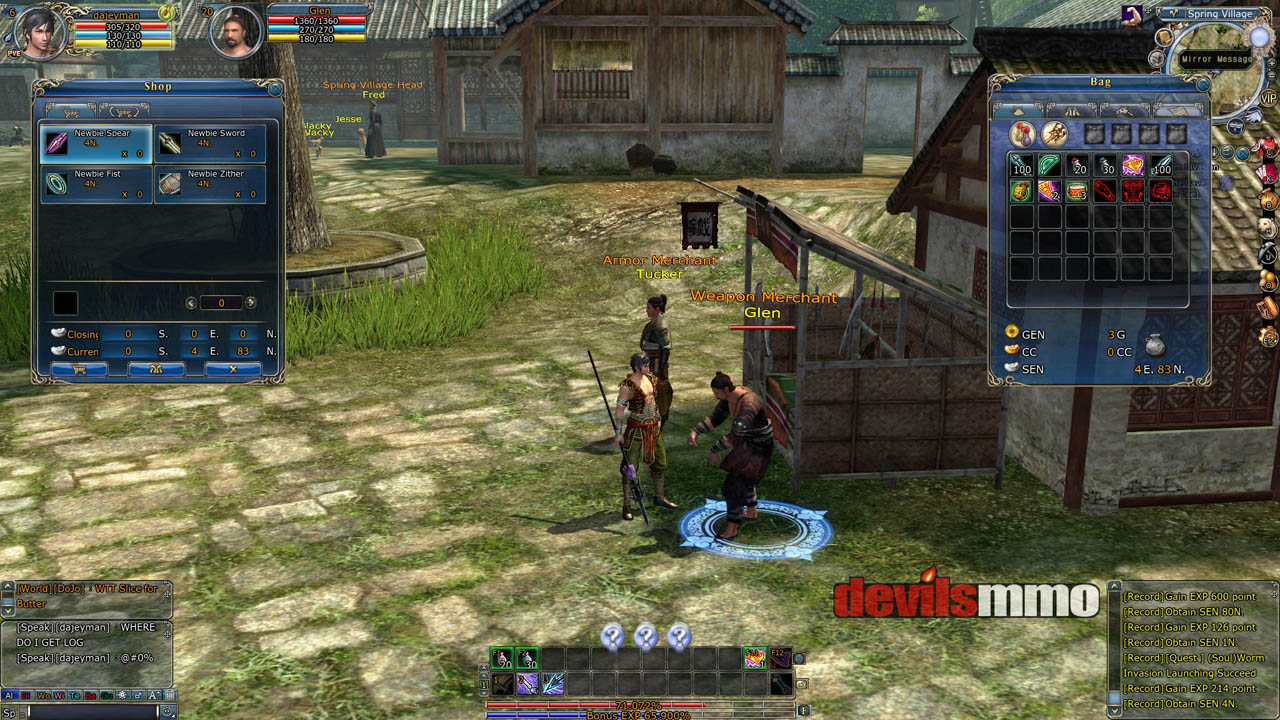Enable the Gu chat channel filter
1280x720 pixels.
pyautogui.click(x=106, y=695)
